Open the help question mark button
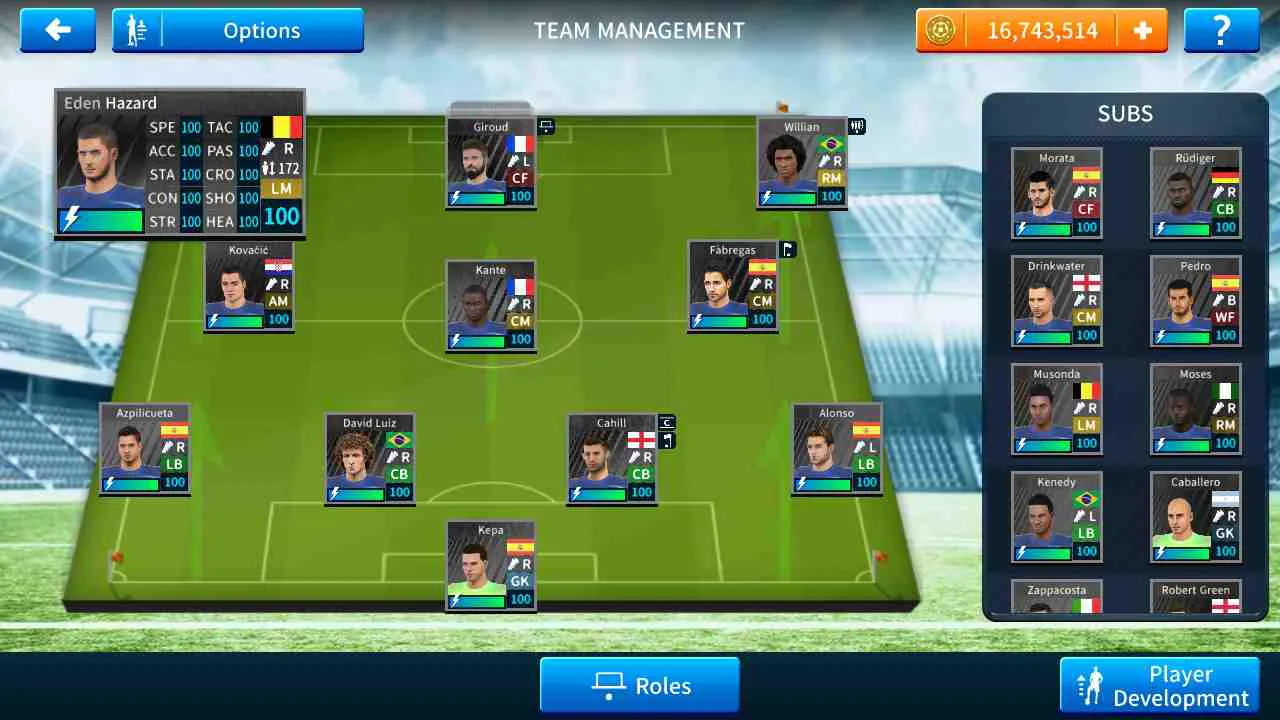 pos(1221,30)
